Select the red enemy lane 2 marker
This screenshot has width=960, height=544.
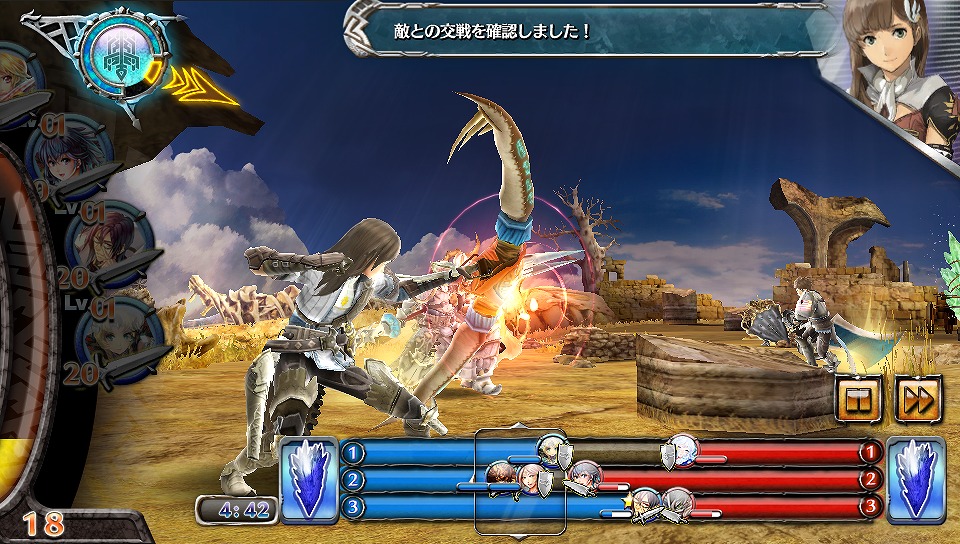(870, 480)
